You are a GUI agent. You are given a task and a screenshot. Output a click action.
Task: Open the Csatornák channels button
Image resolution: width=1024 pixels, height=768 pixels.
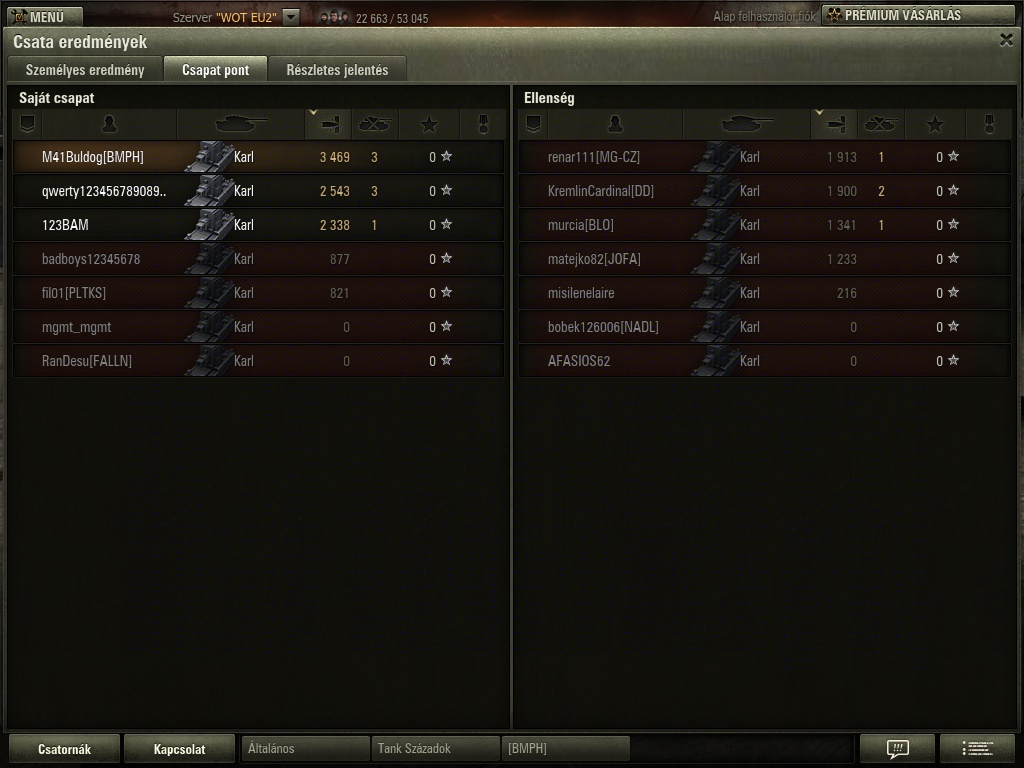point(64,749)
